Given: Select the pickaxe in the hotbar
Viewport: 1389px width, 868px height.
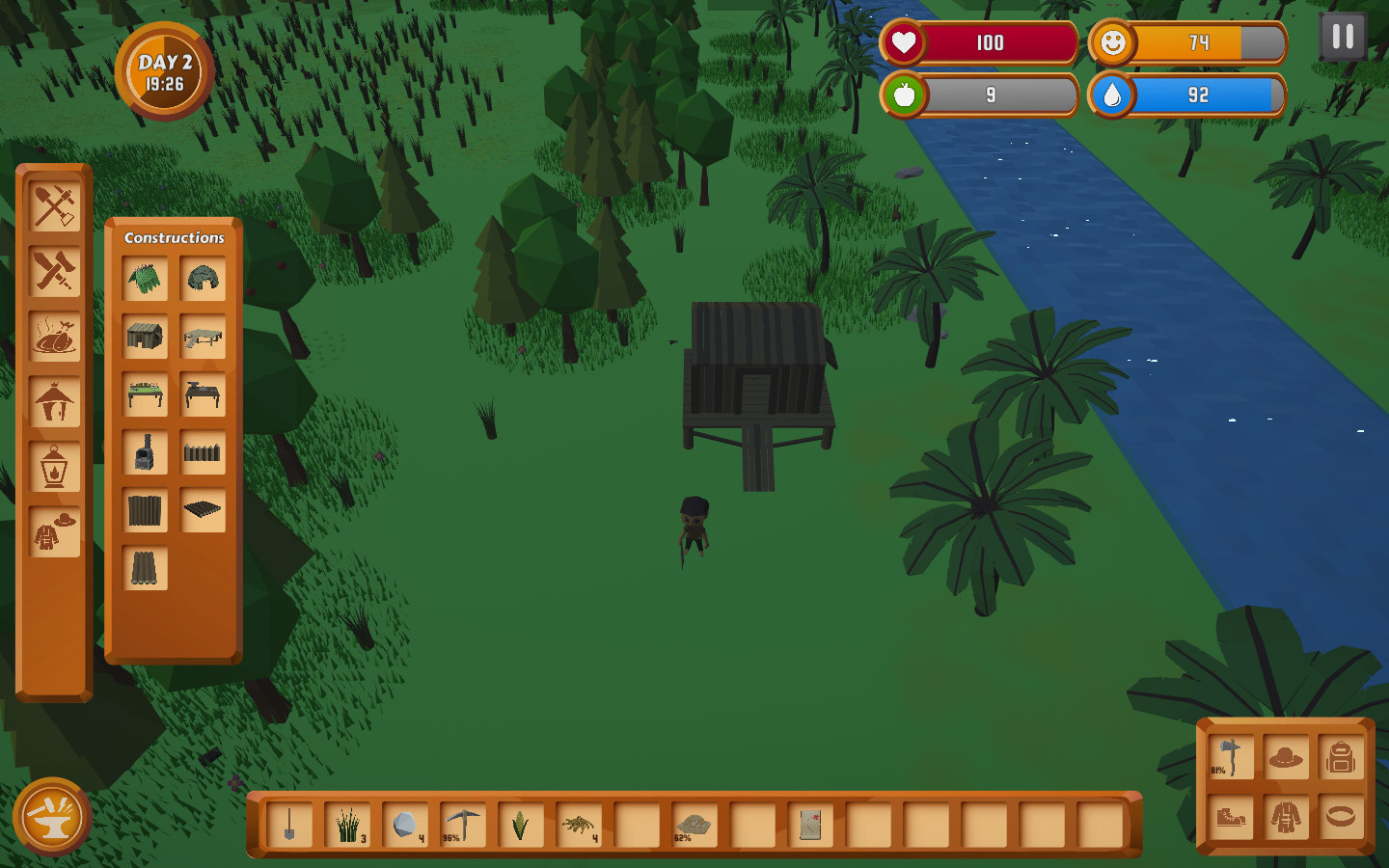Looking at the screenshot, I should coord(462,827).
